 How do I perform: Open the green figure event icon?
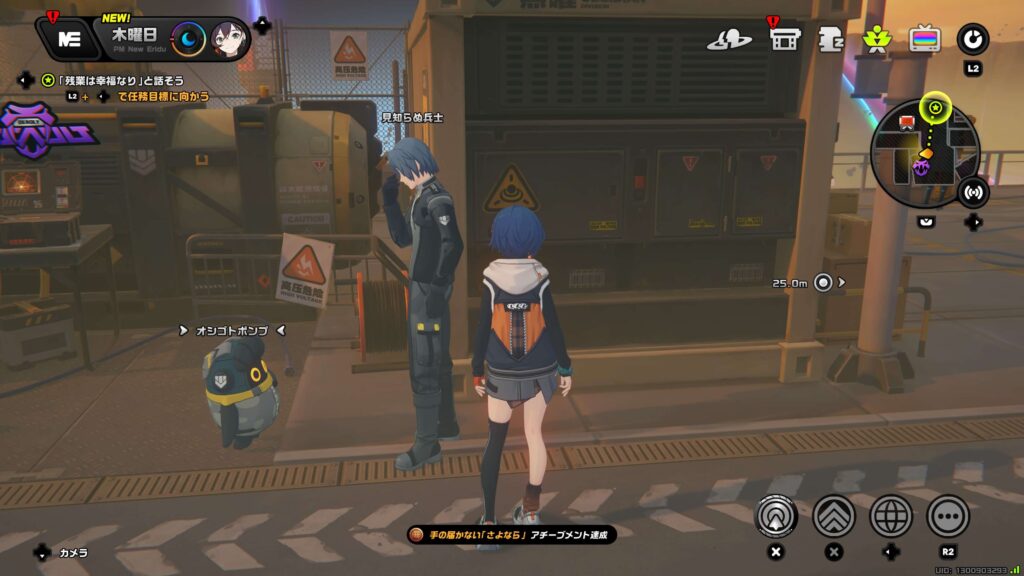pyautogui.click(x=876, y=39)
